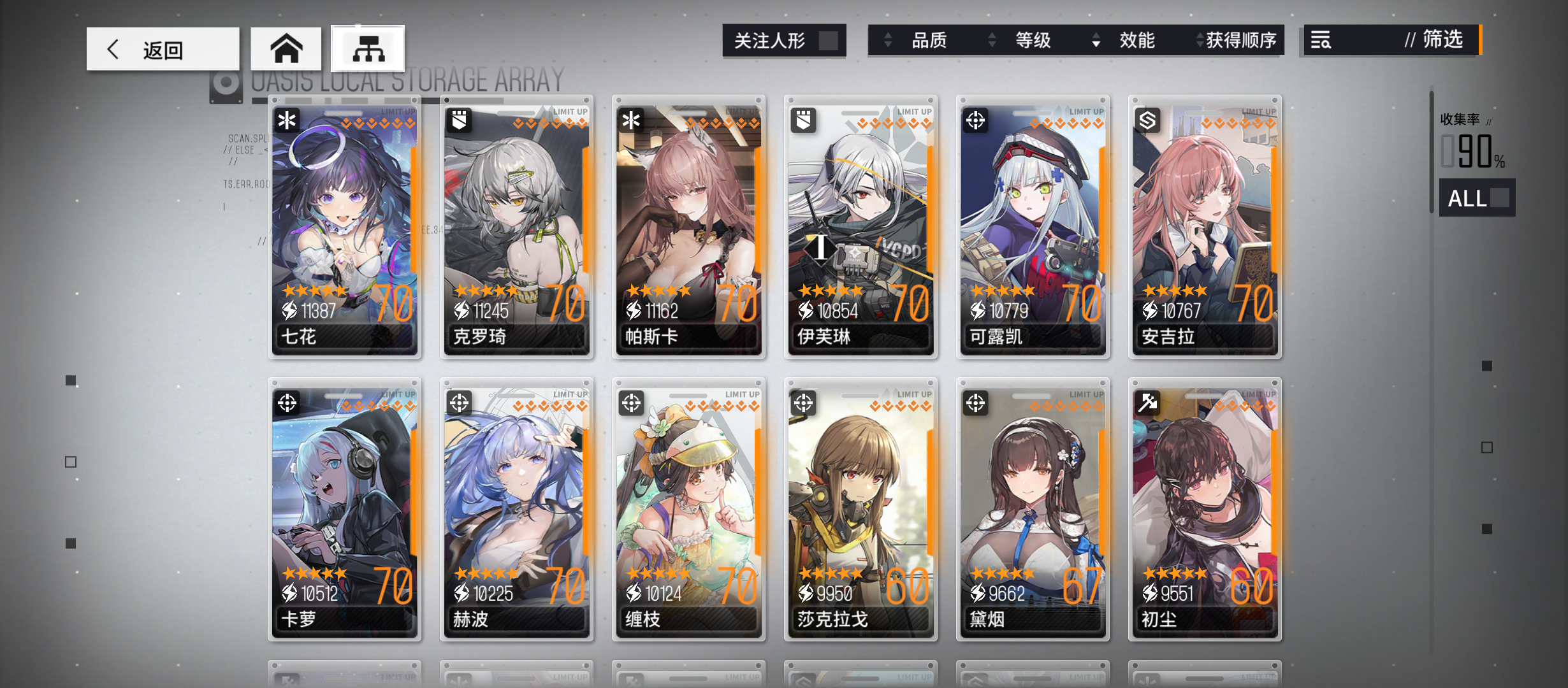1568x688 pixels.
Task: Open the 品质 sort dropdown
Action: [x=930, y=41]
